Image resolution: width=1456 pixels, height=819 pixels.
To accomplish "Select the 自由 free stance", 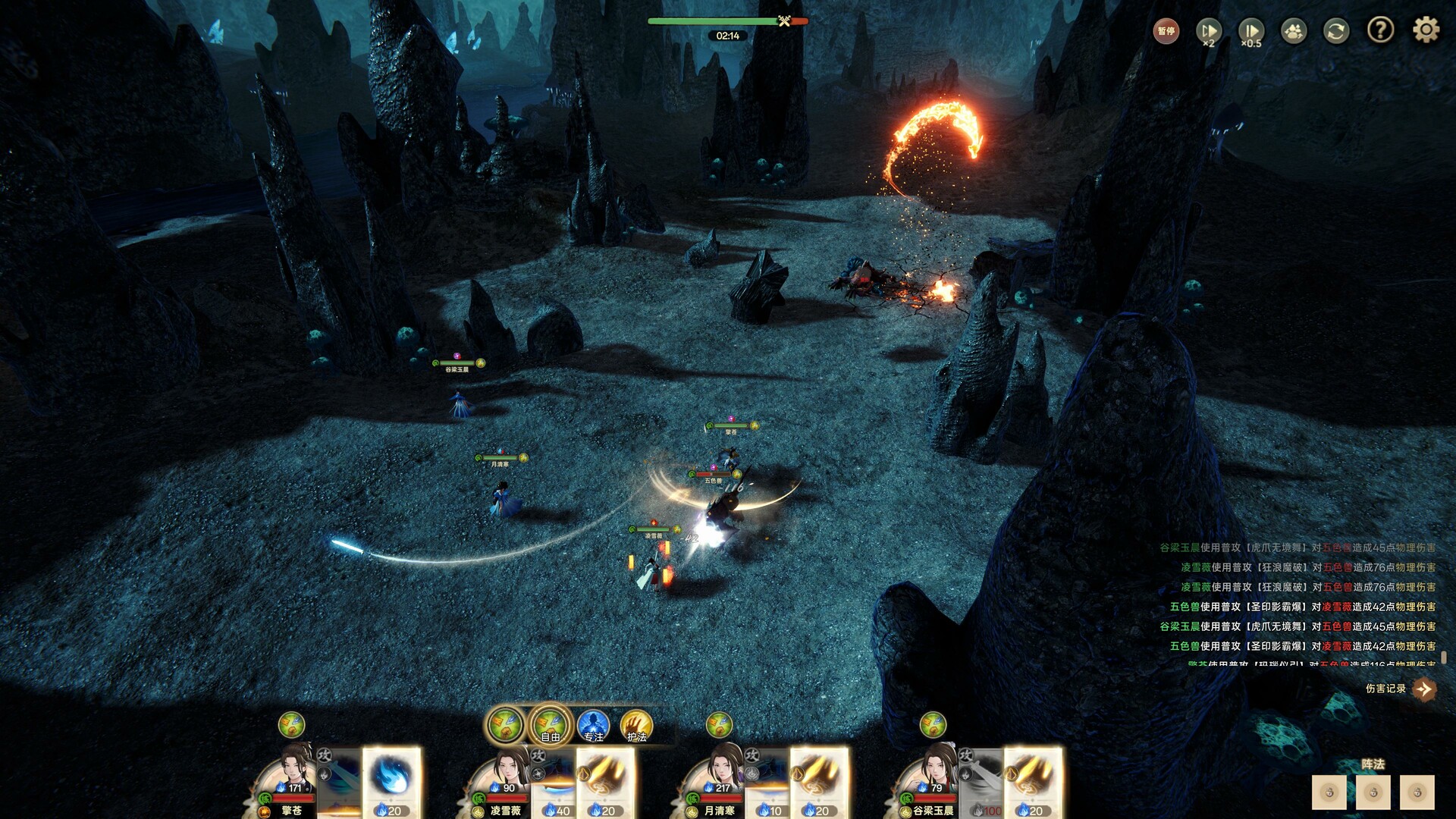I will (550, 726).
